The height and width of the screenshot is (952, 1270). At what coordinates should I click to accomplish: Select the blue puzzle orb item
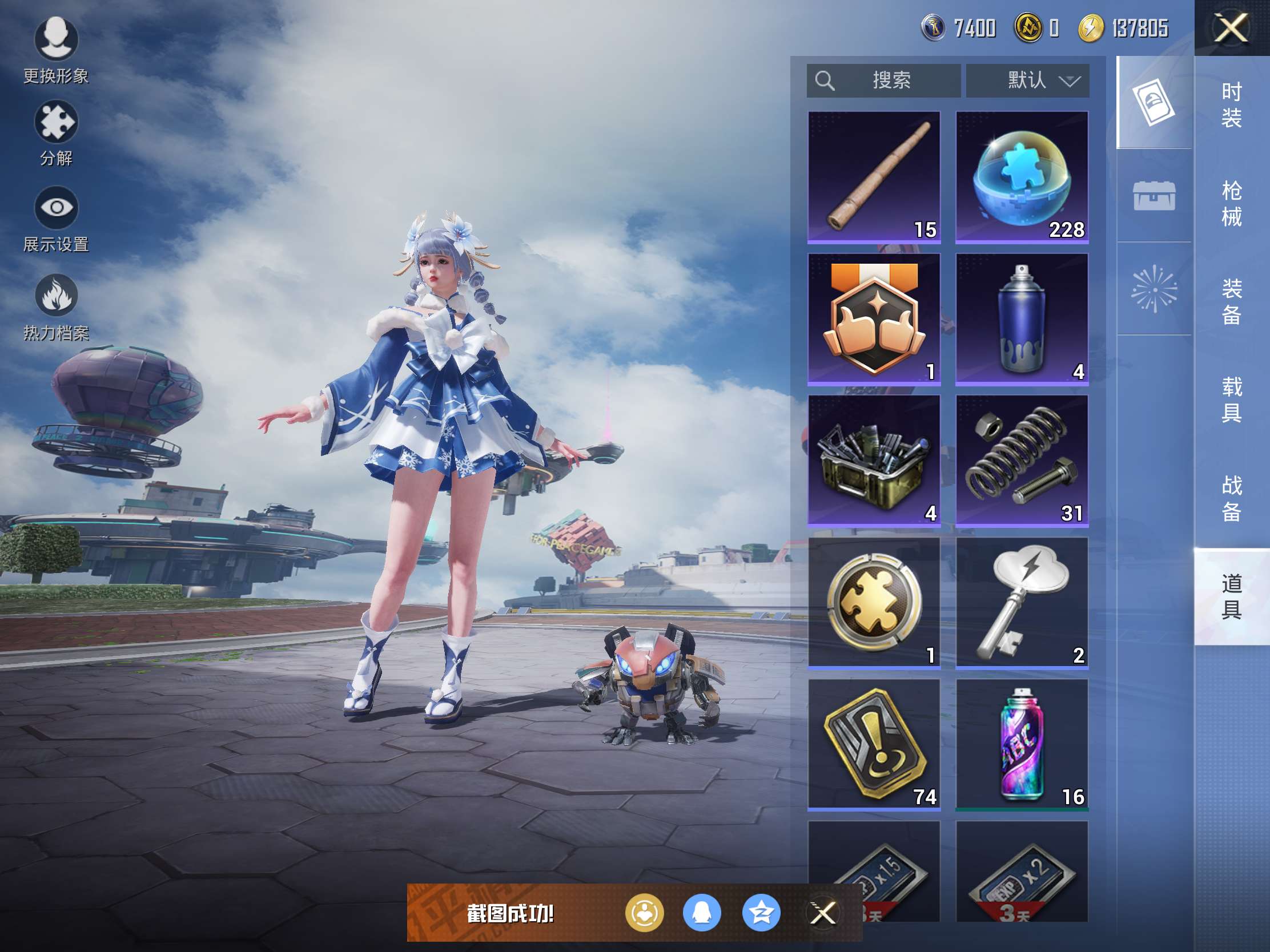pyautogui.click(x=1022, y=177)
